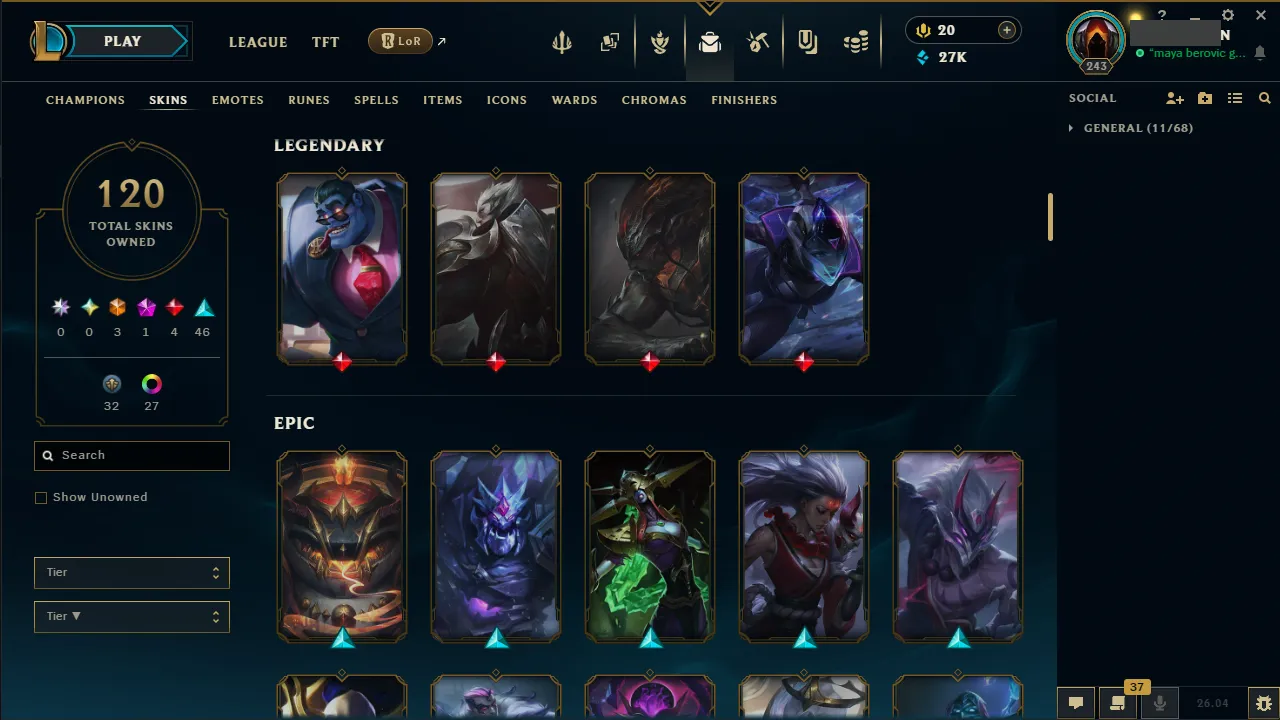
Task: Add a friend using the person-plus icon
Action: 1174,98
